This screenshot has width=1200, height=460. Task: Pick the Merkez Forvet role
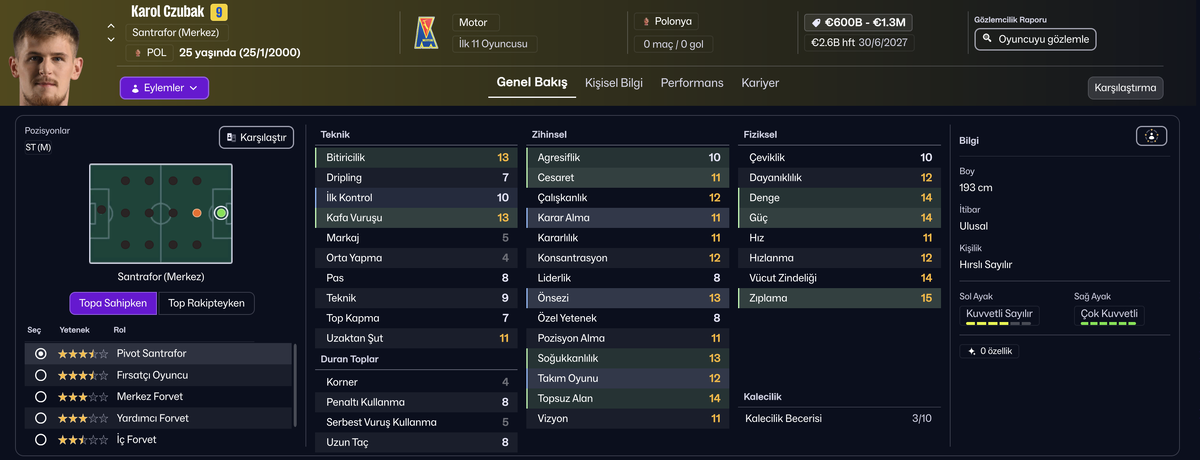pyautogui.click(x=41, y=397)
